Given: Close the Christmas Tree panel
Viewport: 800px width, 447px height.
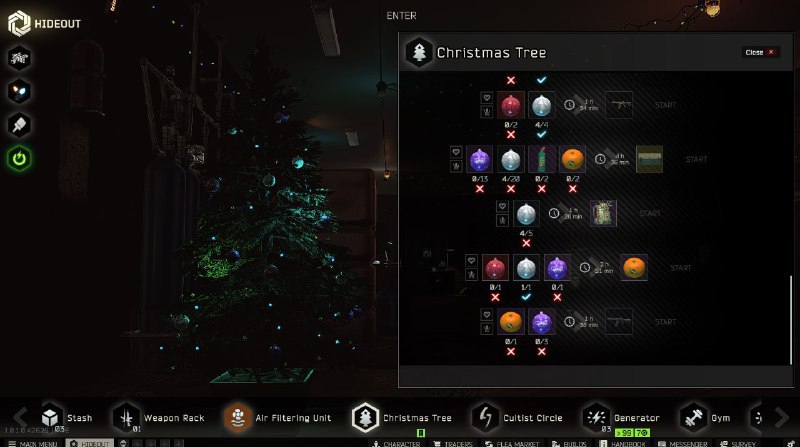Looking at the screenshot, I should (x=760, y=52).
